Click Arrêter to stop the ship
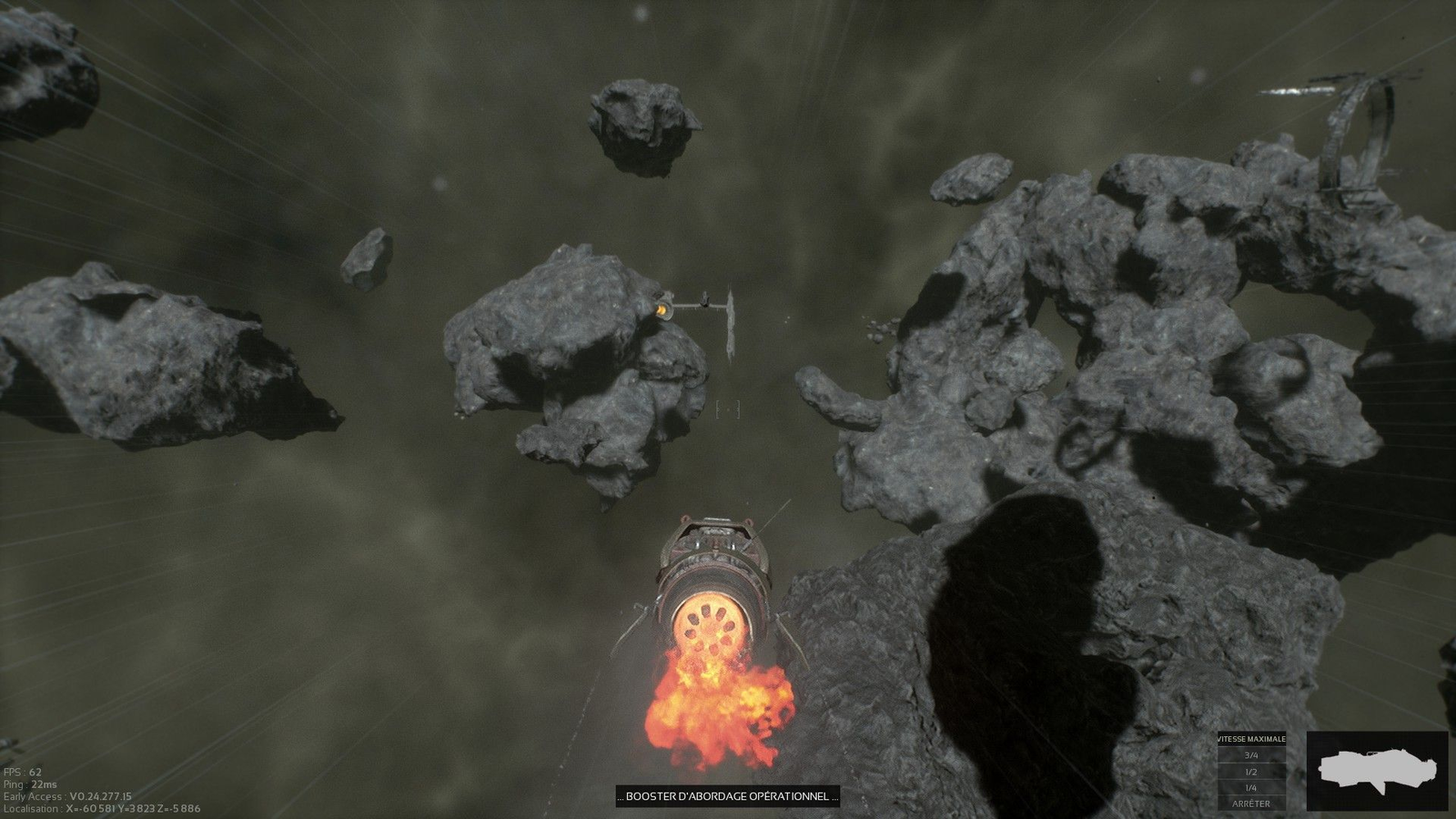The height and width of the screenshot is (819, 1456). [1251, 804]
